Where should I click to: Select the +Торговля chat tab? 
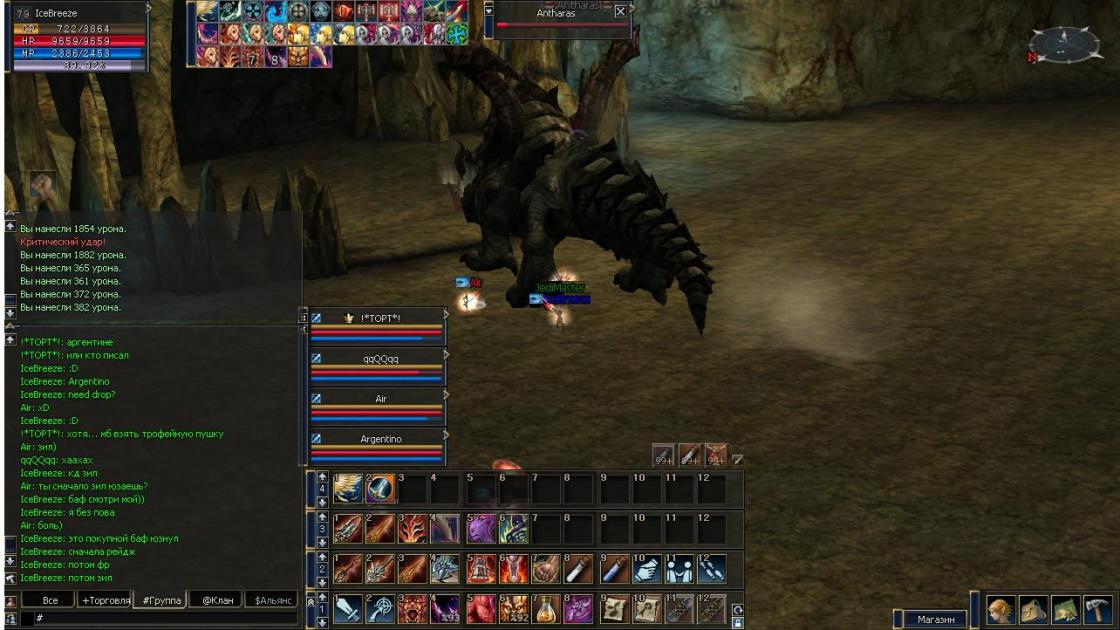pyautogui.click(x=106, y=600)
